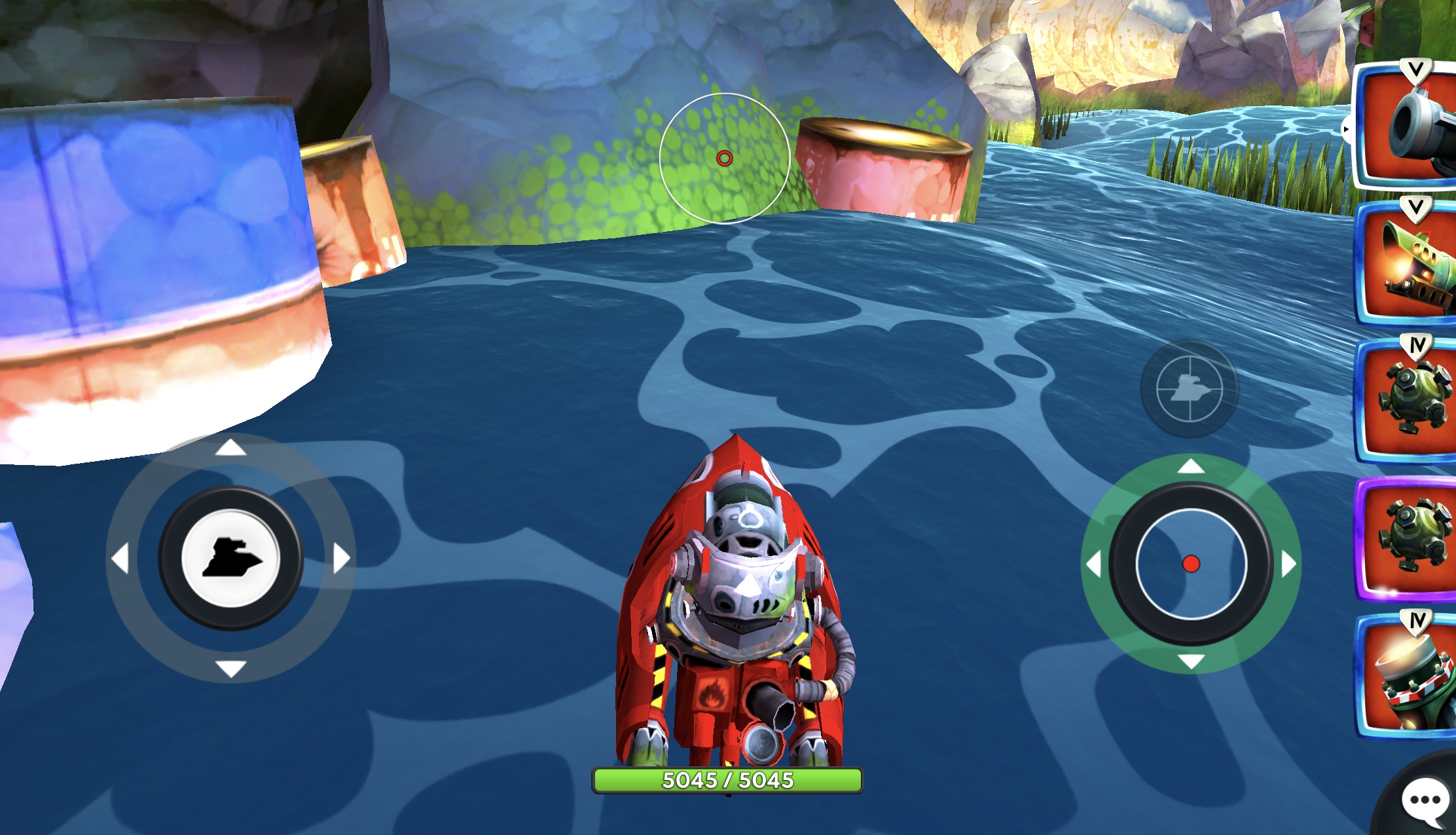Viewport: 1456px width, 835px height.
Task: Aim left with the green joystick's left arrow
Action: (x=1093, y=564)
